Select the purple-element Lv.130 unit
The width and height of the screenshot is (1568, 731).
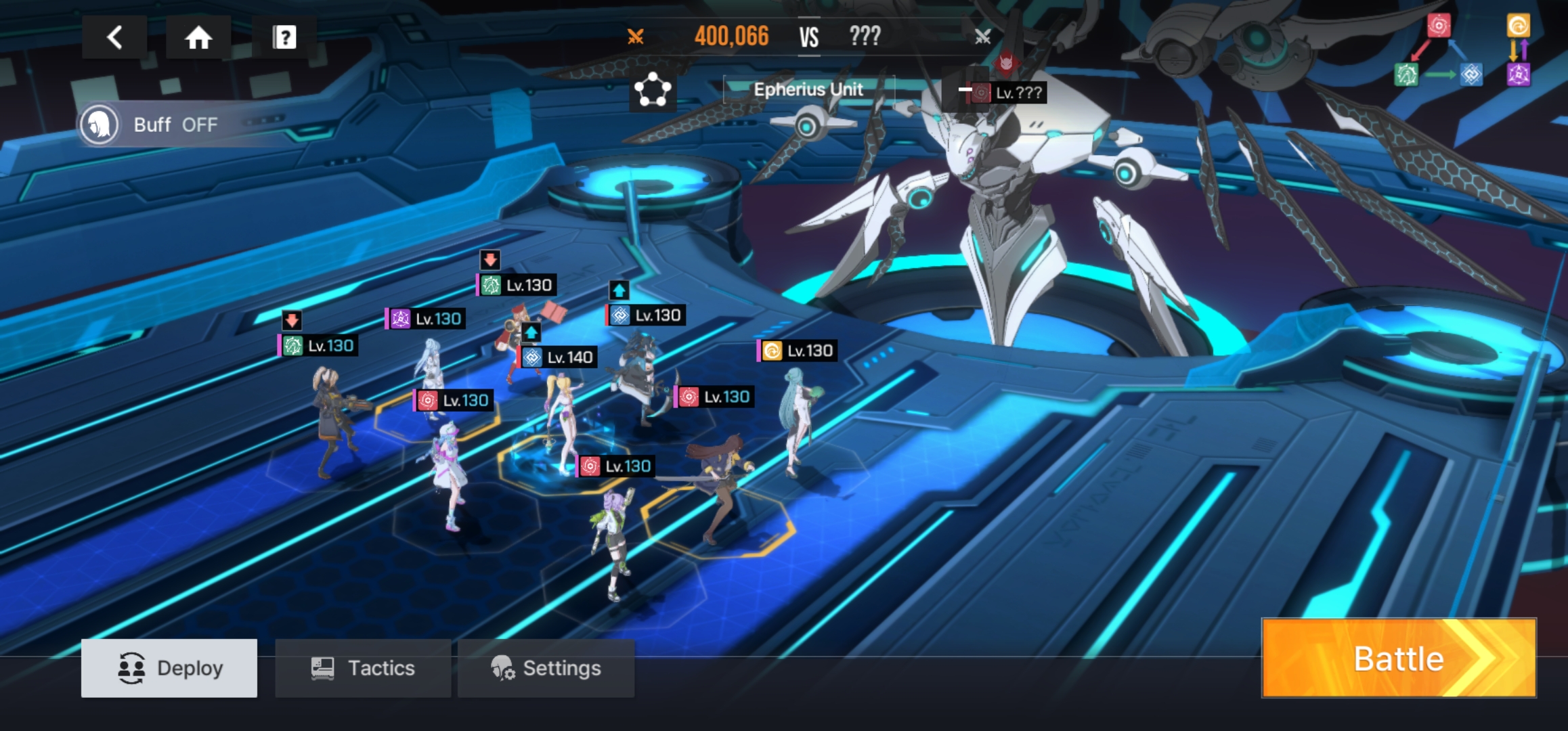427,319
